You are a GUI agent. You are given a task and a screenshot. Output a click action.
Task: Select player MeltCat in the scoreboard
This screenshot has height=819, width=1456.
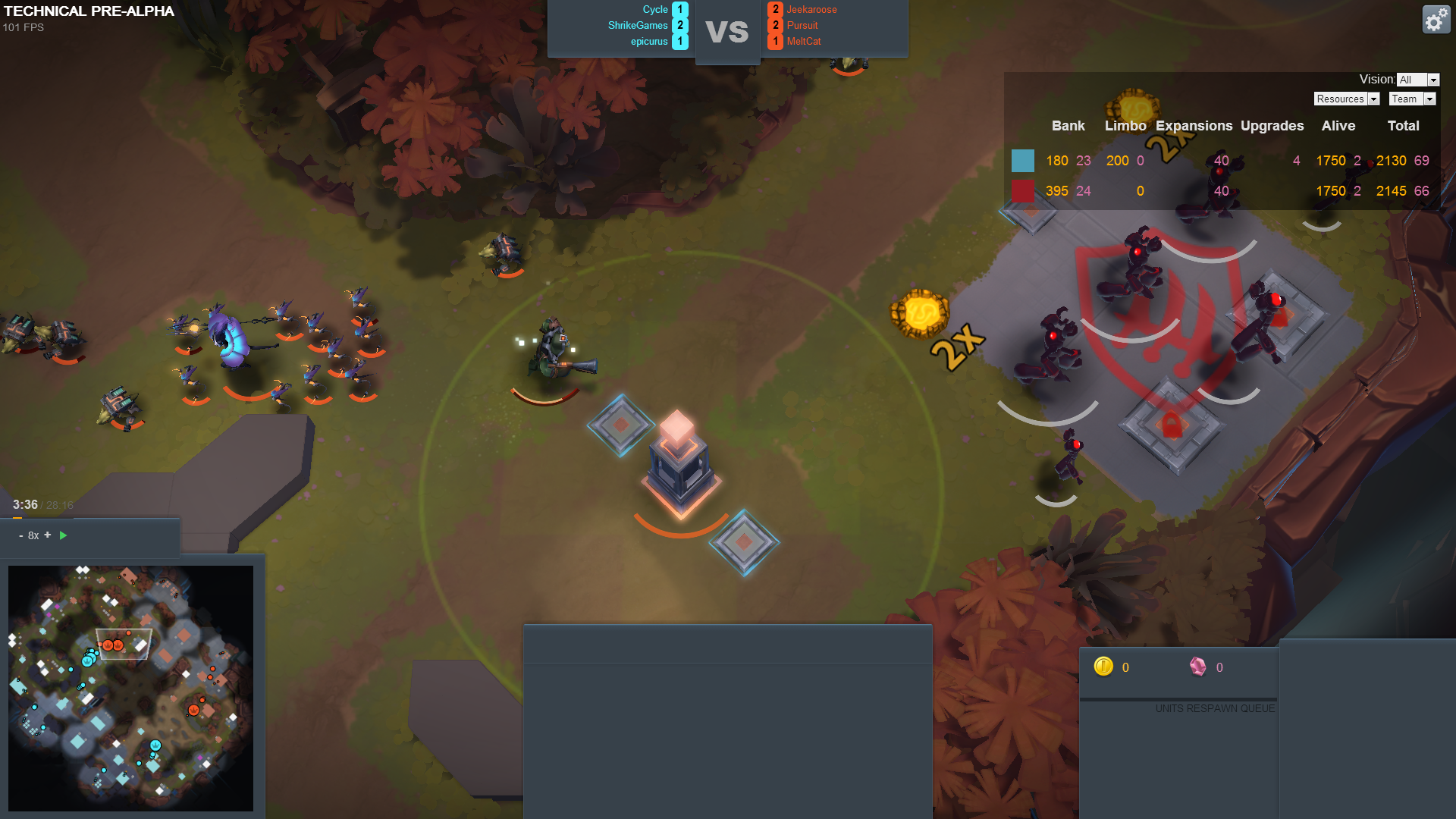tap(804, 42)
